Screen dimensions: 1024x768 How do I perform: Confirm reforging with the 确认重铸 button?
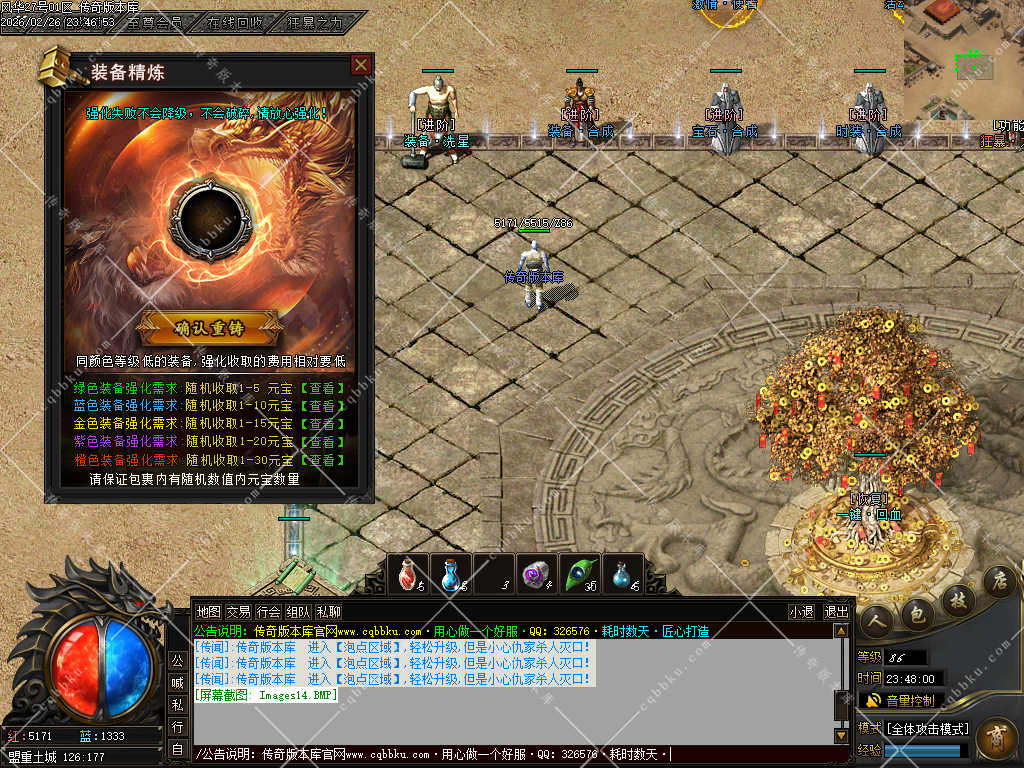(x=210, y=327)
